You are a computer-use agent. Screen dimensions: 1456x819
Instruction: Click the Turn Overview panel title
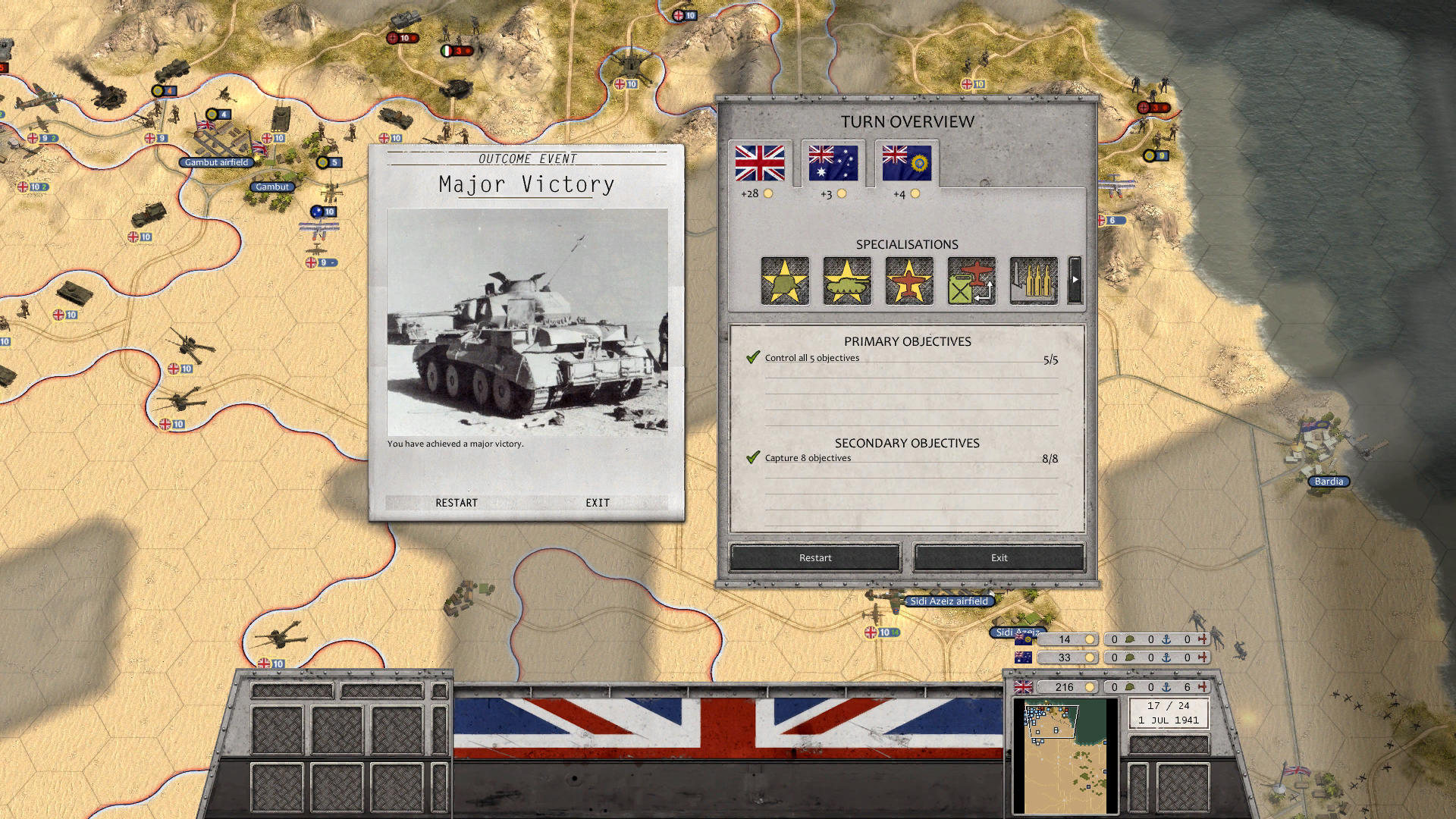pos(907,121)
